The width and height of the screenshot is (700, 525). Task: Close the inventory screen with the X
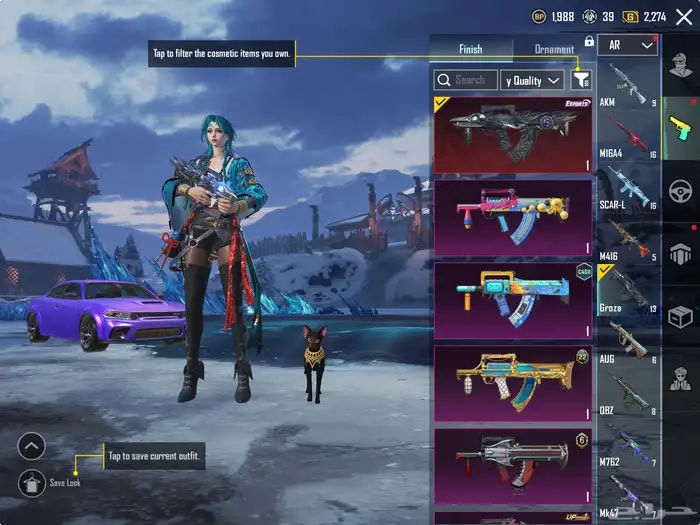[x=684, y=17]
